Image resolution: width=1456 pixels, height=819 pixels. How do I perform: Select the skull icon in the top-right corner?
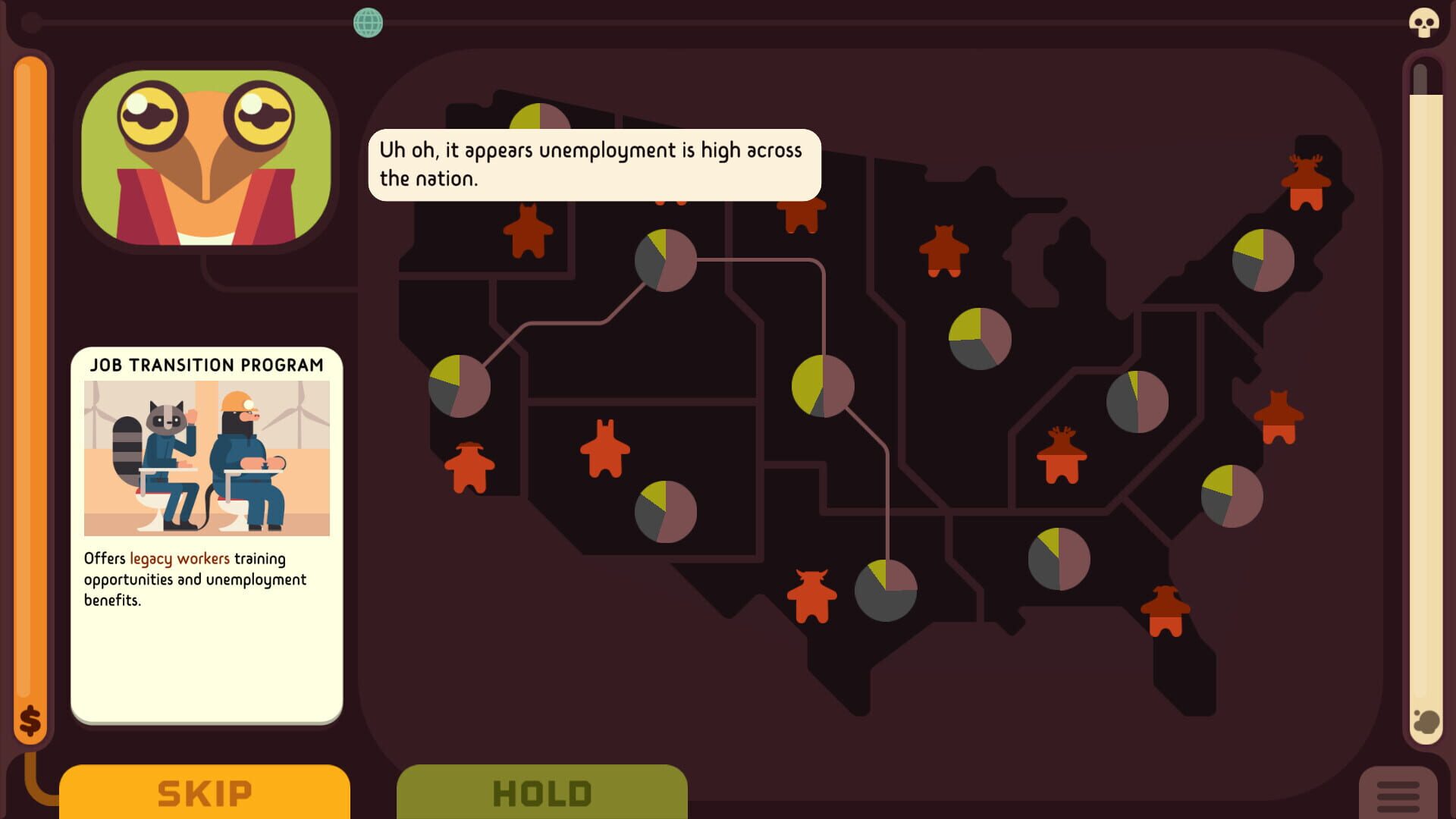tap(1424, 21)
